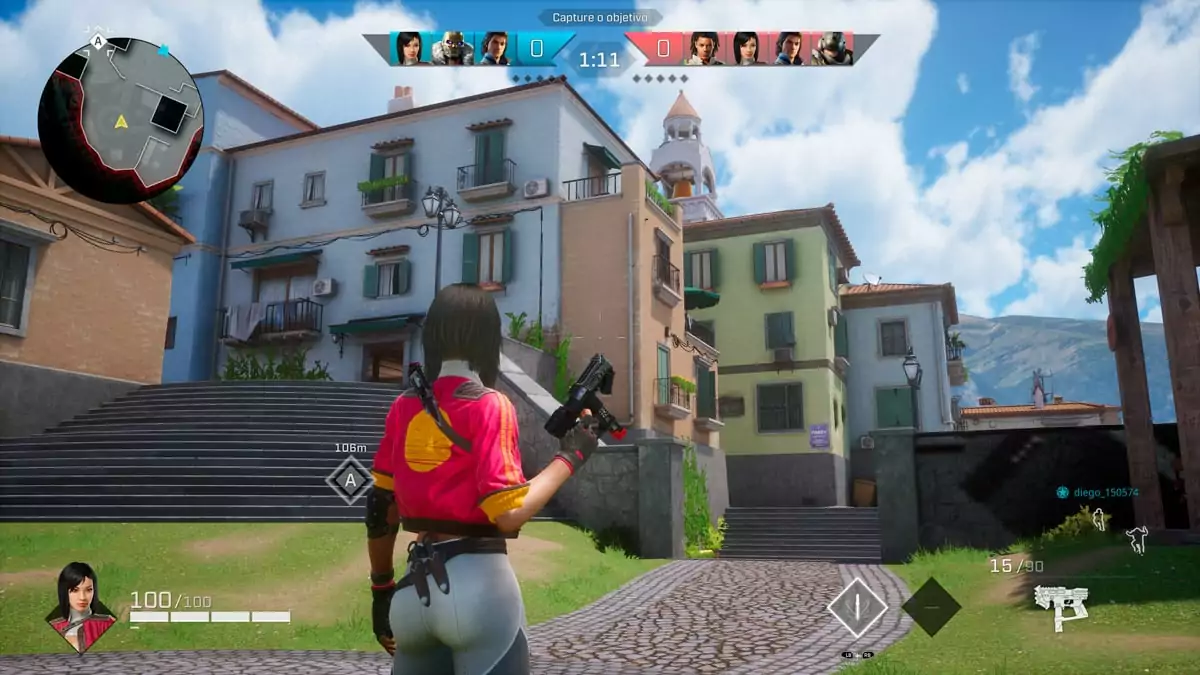Screen dimensions: 1200x675
Task: Open the circular minimap
Action: [120, 121]
